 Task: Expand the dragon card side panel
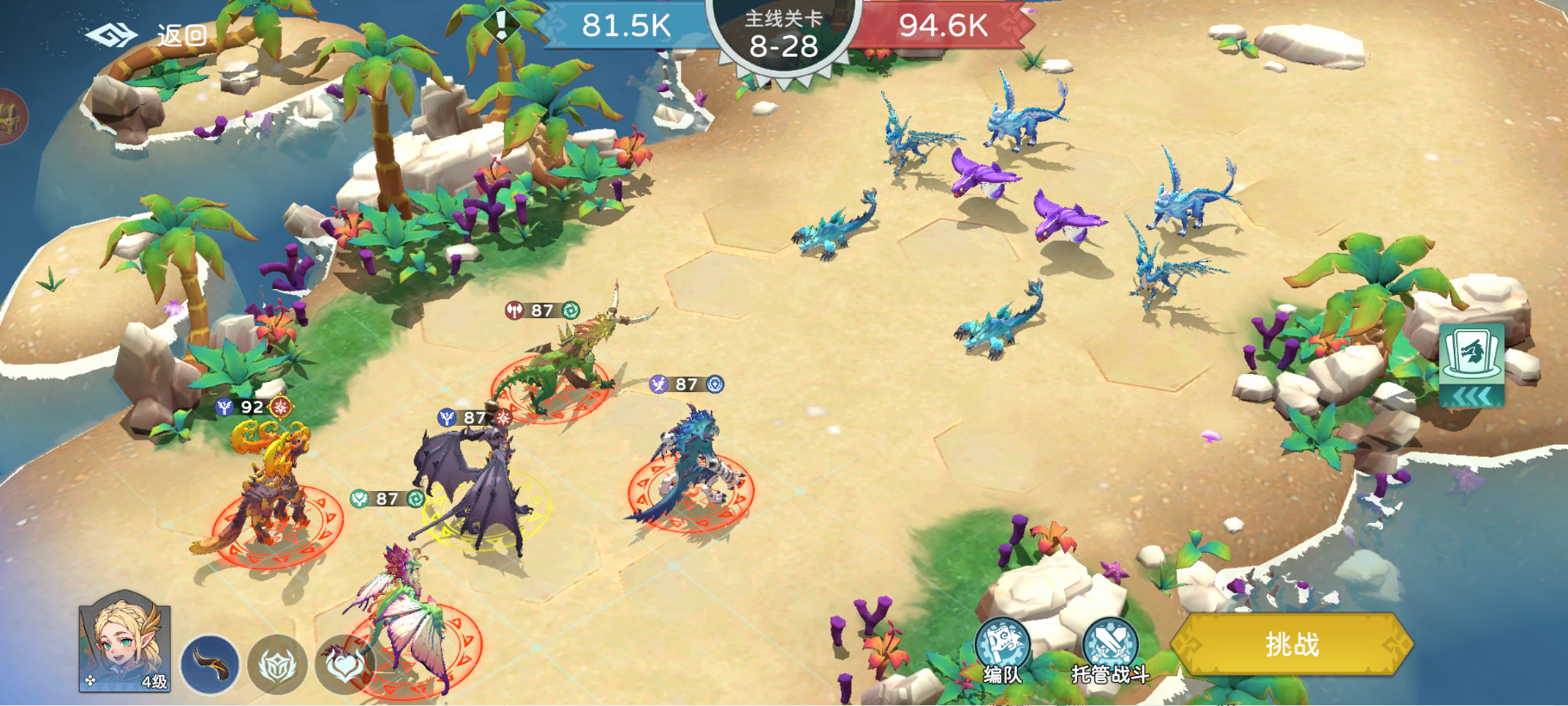click(1472, 365)
